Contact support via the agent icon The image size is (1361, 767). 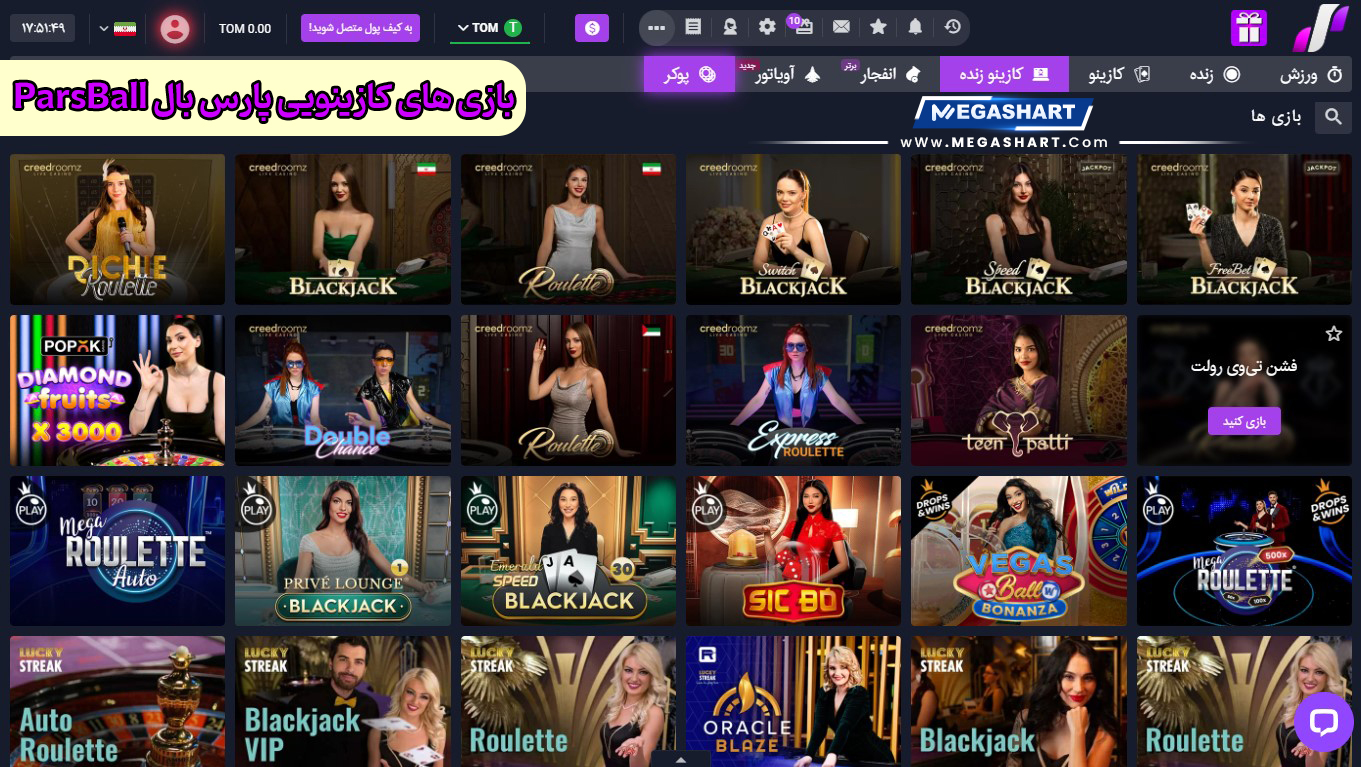[x=730, y=27]
